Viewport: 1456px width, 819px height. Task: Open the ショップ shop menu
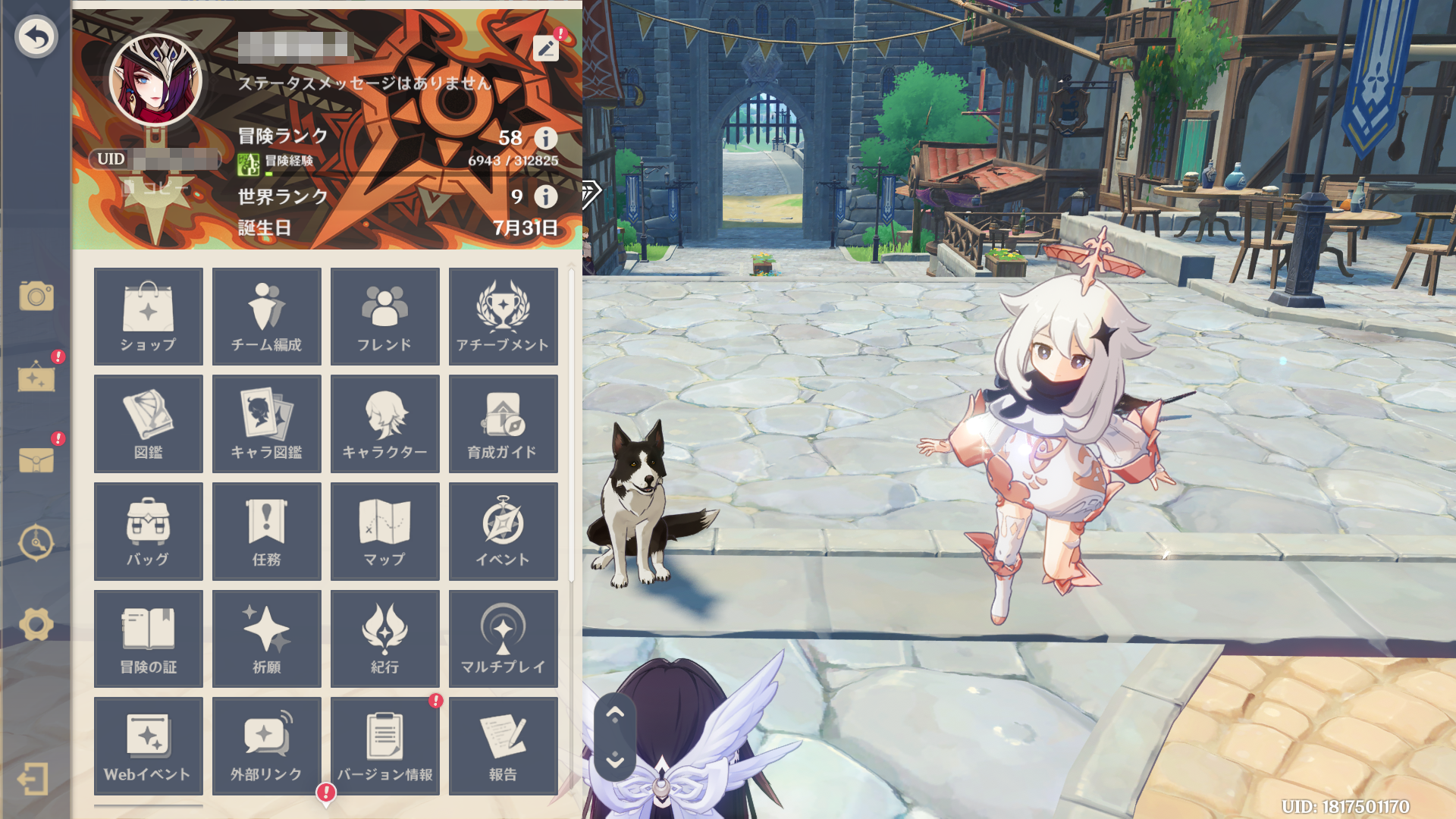[149, 316]
